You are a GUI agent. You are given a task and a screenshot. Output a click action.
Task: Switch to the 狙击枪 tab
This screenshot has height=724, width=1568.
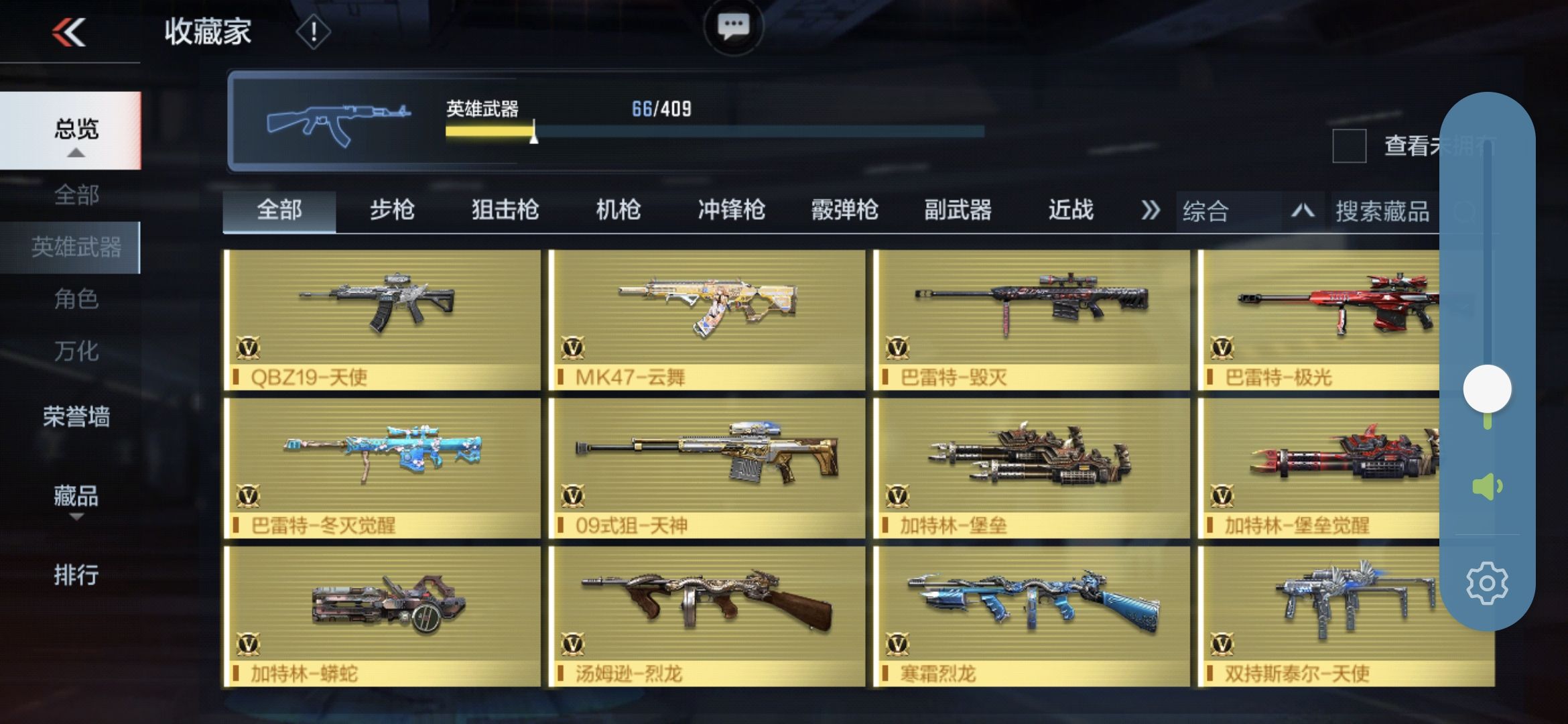click(x=506, y=210)
